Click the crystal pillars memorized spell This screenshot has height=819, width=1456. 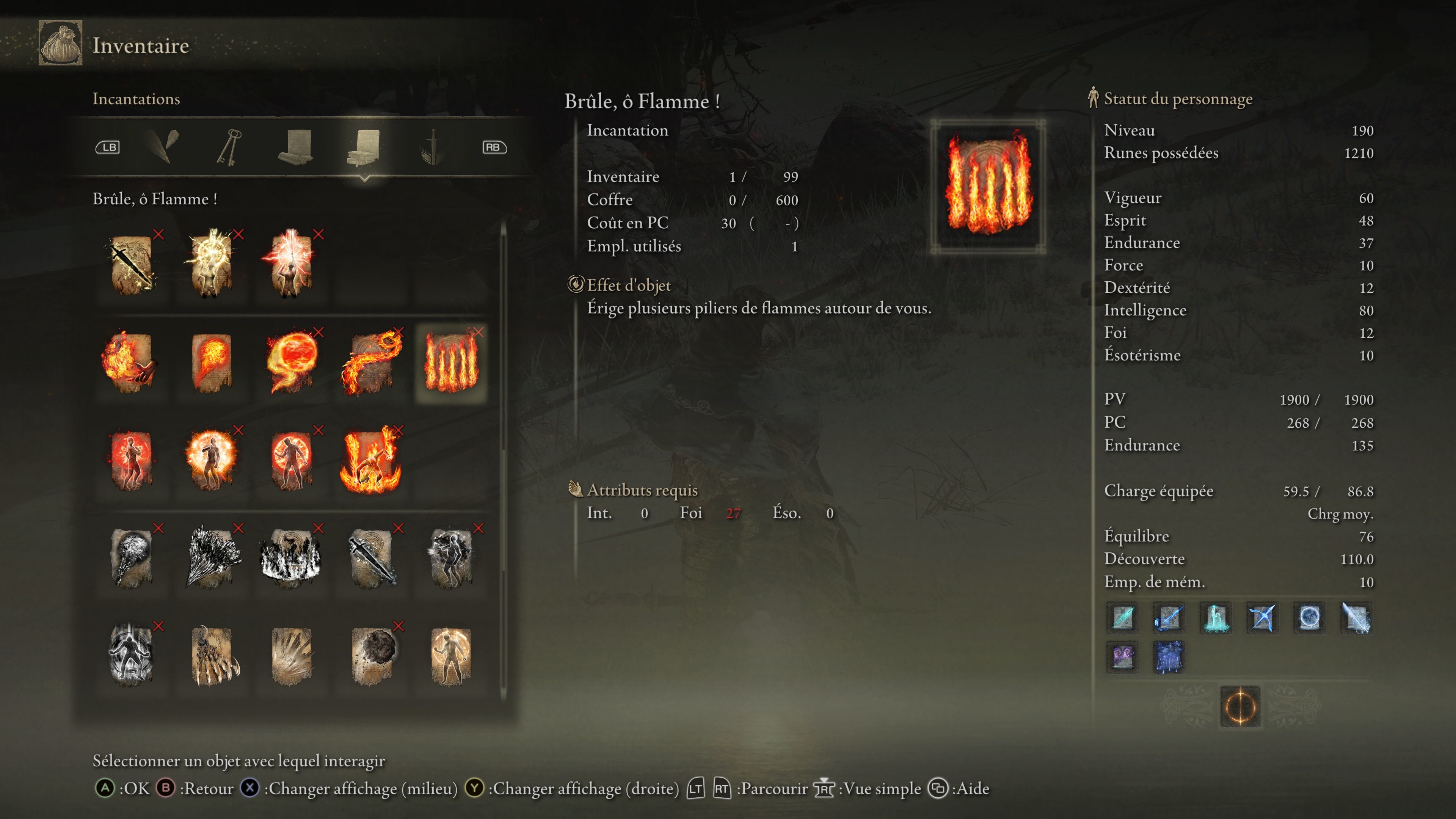pos(1215,617)
